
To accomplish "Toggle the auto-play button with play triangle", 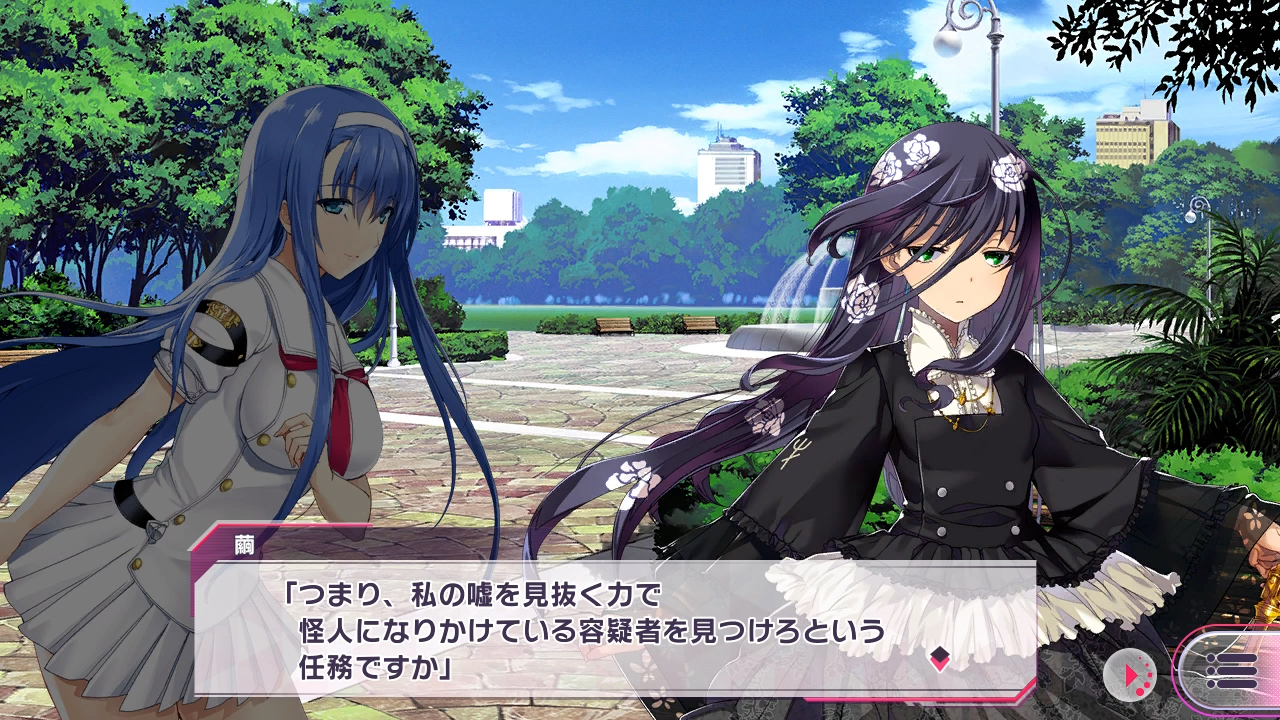I will click(x=1130, y=675).
